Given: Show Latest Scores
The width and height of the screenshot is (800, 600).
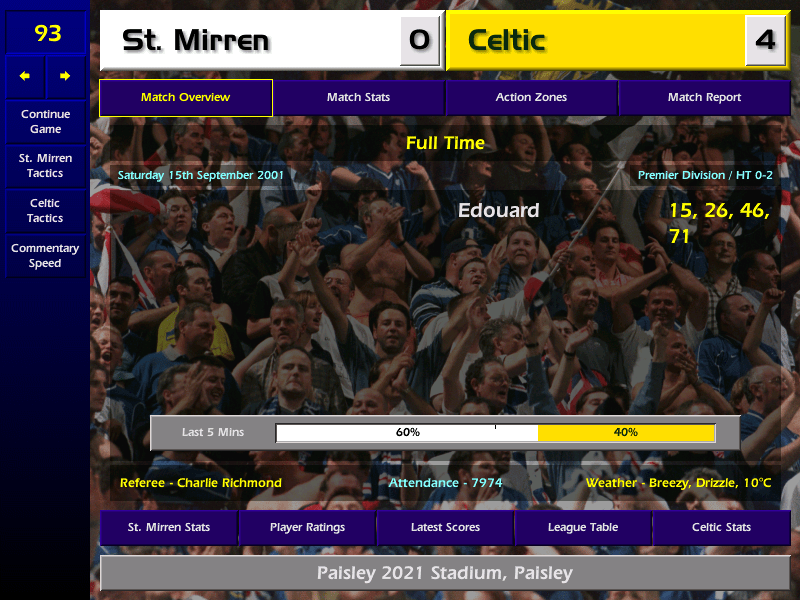Looking at the screenshot, I should [445, 527].
